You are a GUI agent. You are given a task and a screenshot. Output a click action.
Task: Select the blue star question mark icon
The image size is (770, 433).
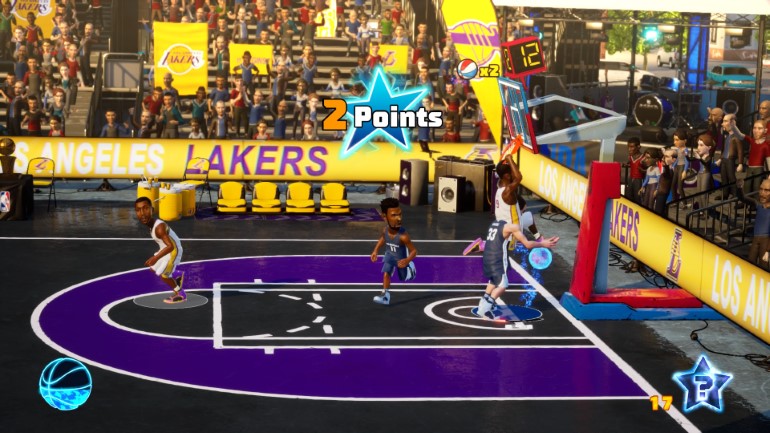[702, 384]
